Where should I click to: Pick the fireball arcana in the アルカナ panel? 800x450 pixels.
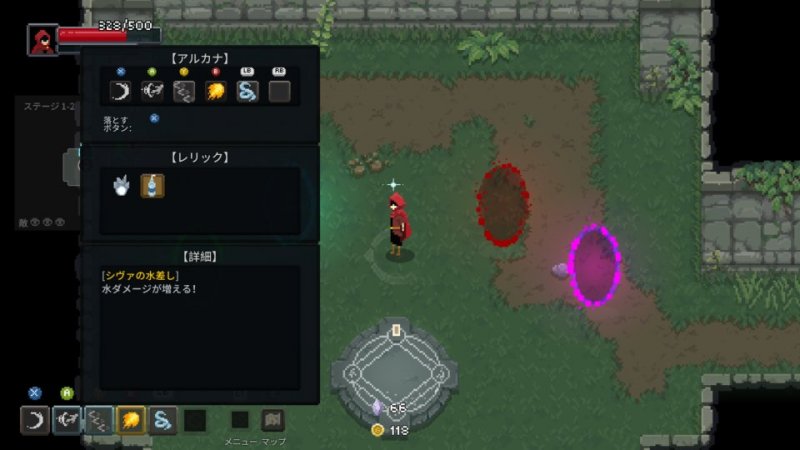click(x=216, y=92)
